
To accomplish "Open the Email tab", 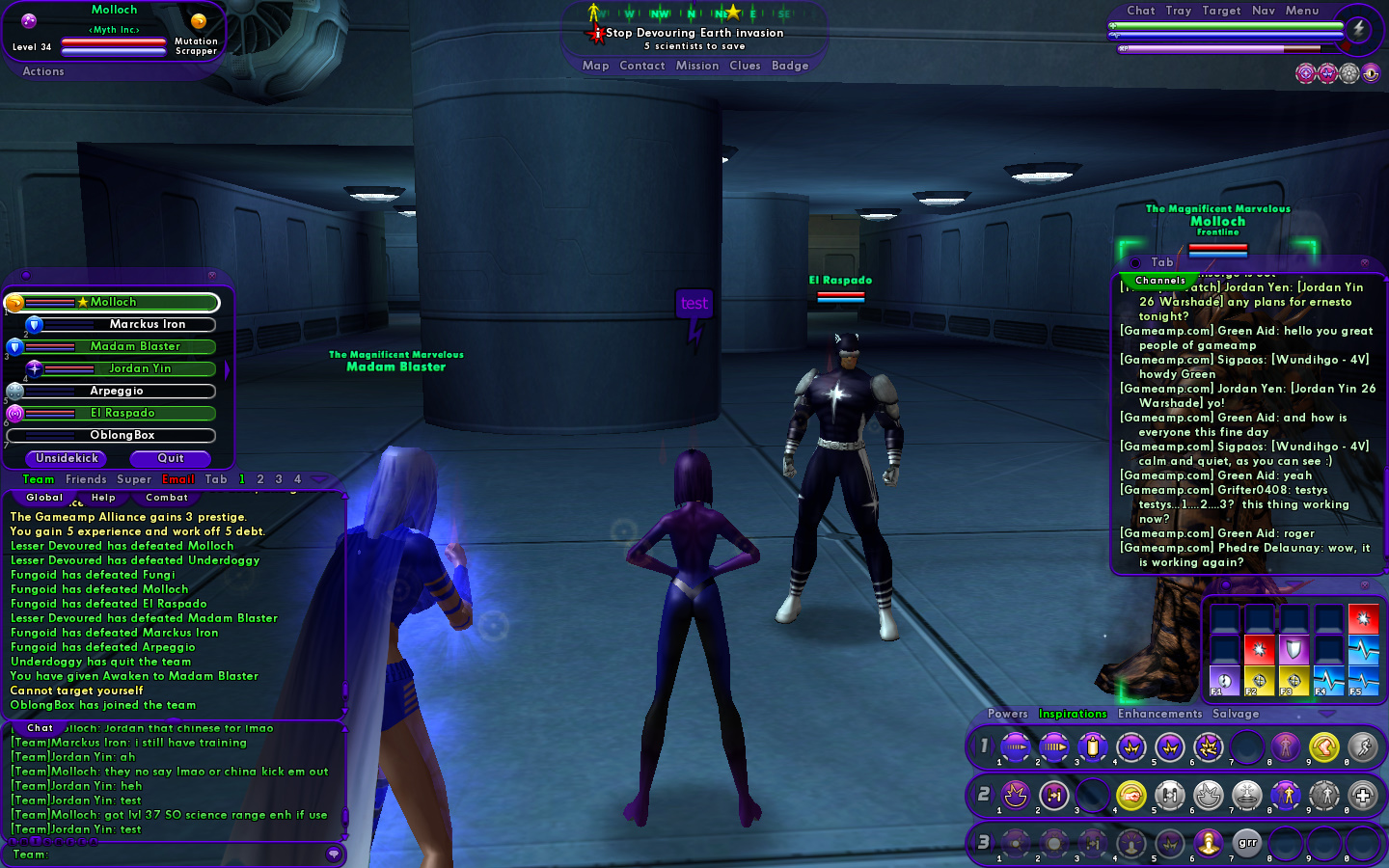I will 178,479.
